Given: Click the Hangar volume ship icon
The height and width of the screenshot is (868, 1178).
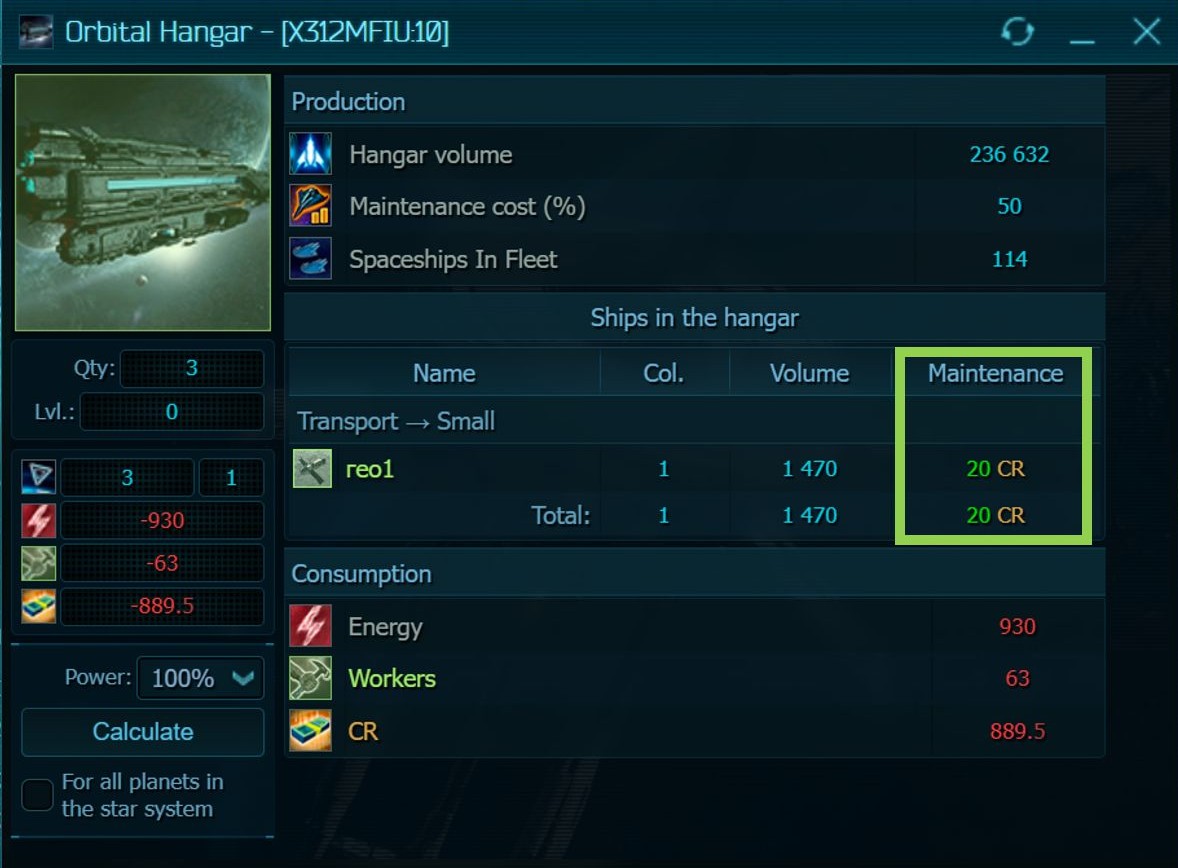Looking at the screenshot, I should pos(310,155).
